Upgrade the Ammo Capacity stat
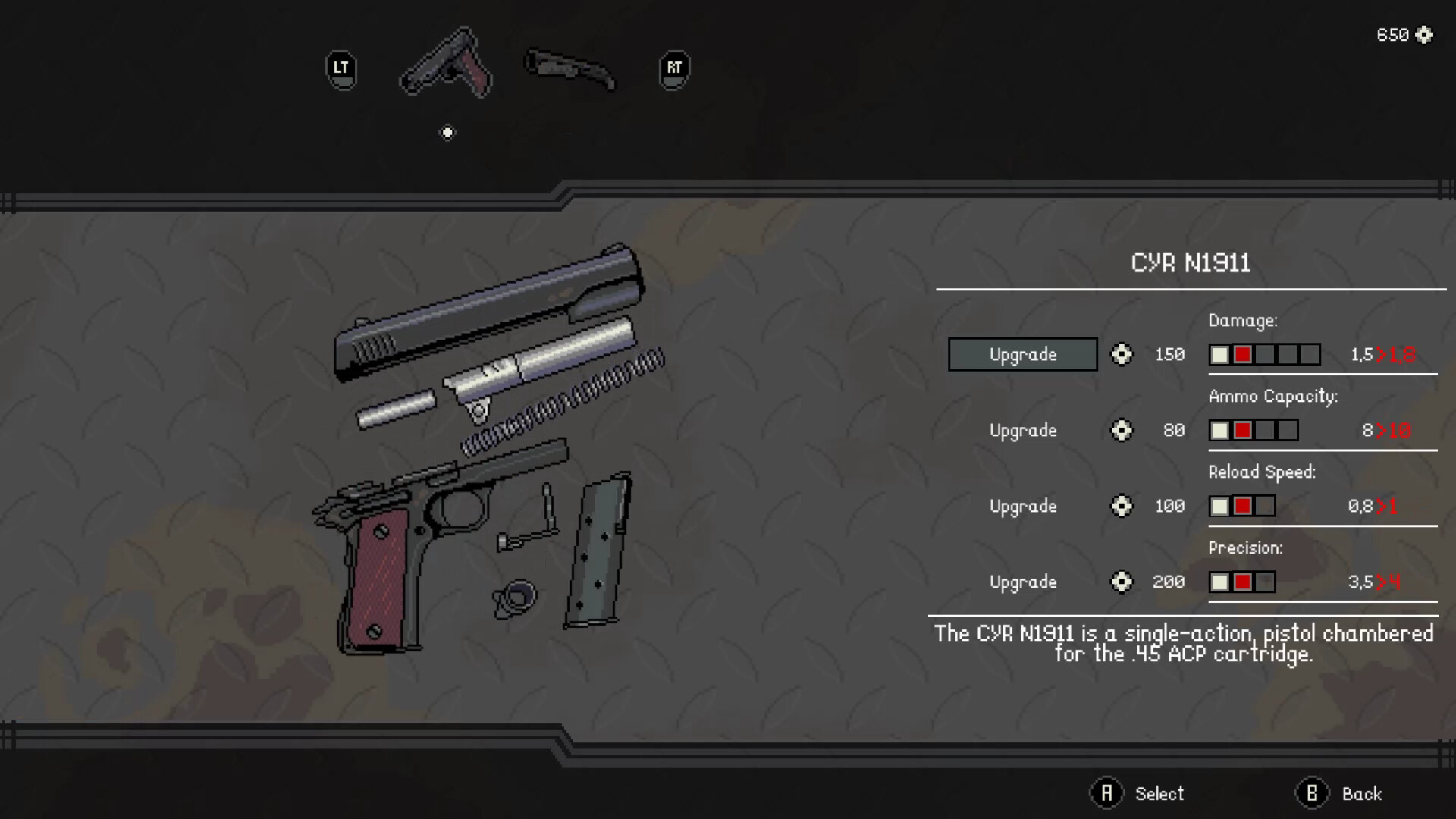The image size is (1456, 819). (x=1022, y=430)
